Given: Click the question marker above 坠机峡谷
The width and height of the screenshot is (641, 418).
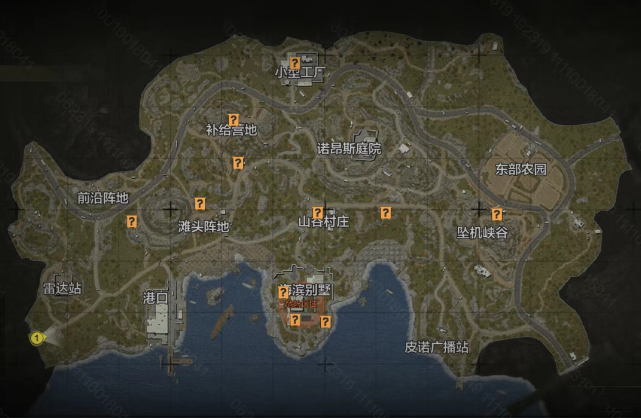Looking at the screenshot, I should click(x=496, y=214).
